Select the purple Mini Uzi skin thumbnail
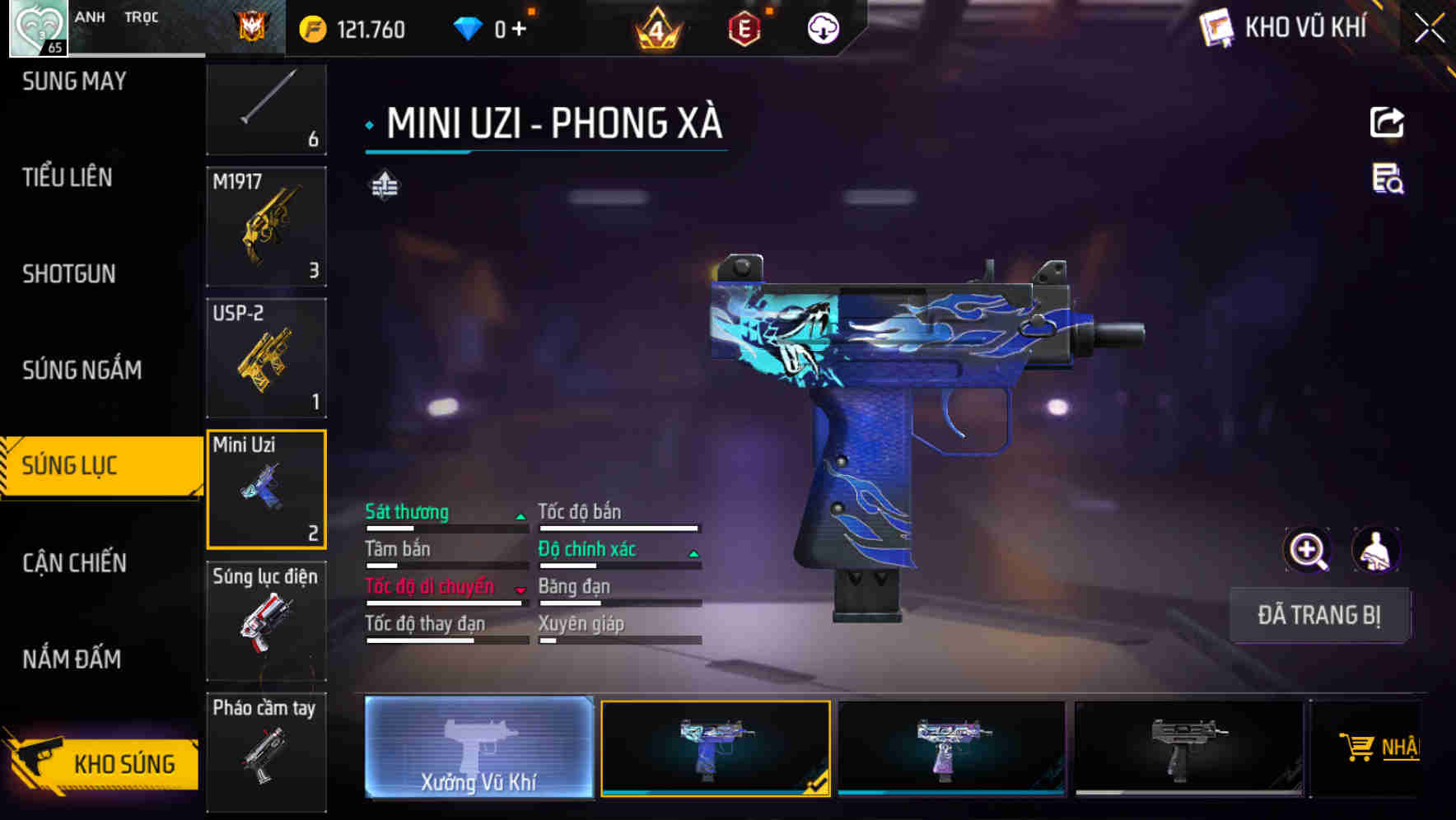The image size is (1456, 820). 951,749
